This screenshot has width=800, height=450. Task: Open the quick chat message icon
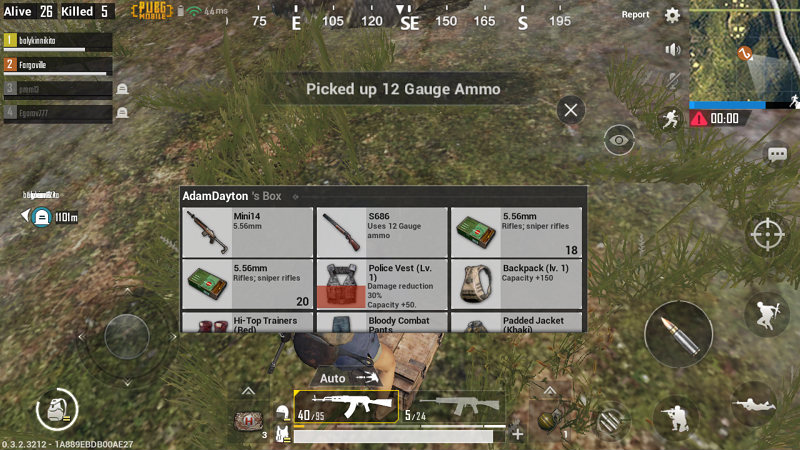click(x=777, y=154)
